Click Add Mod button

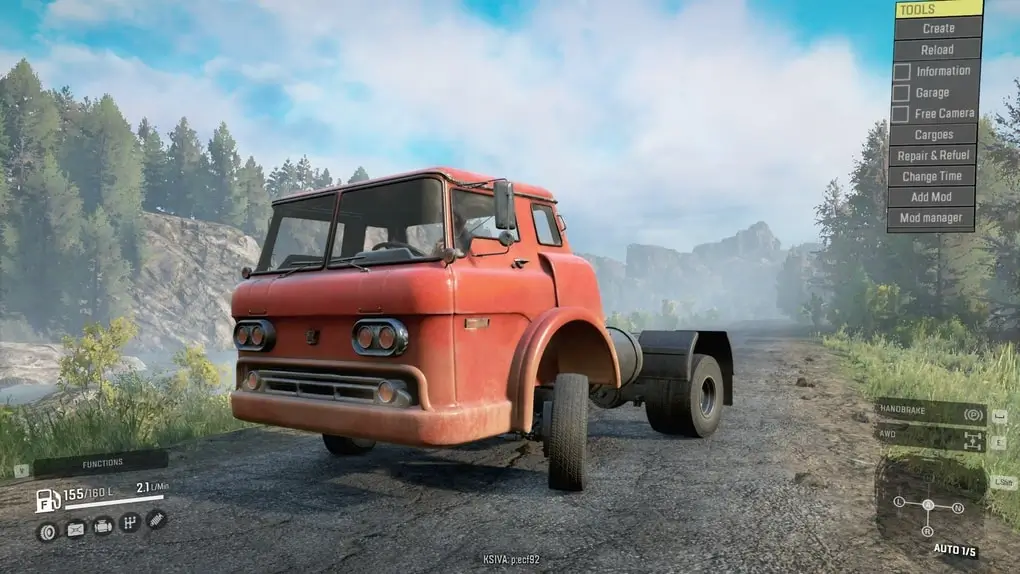[931, 197]
